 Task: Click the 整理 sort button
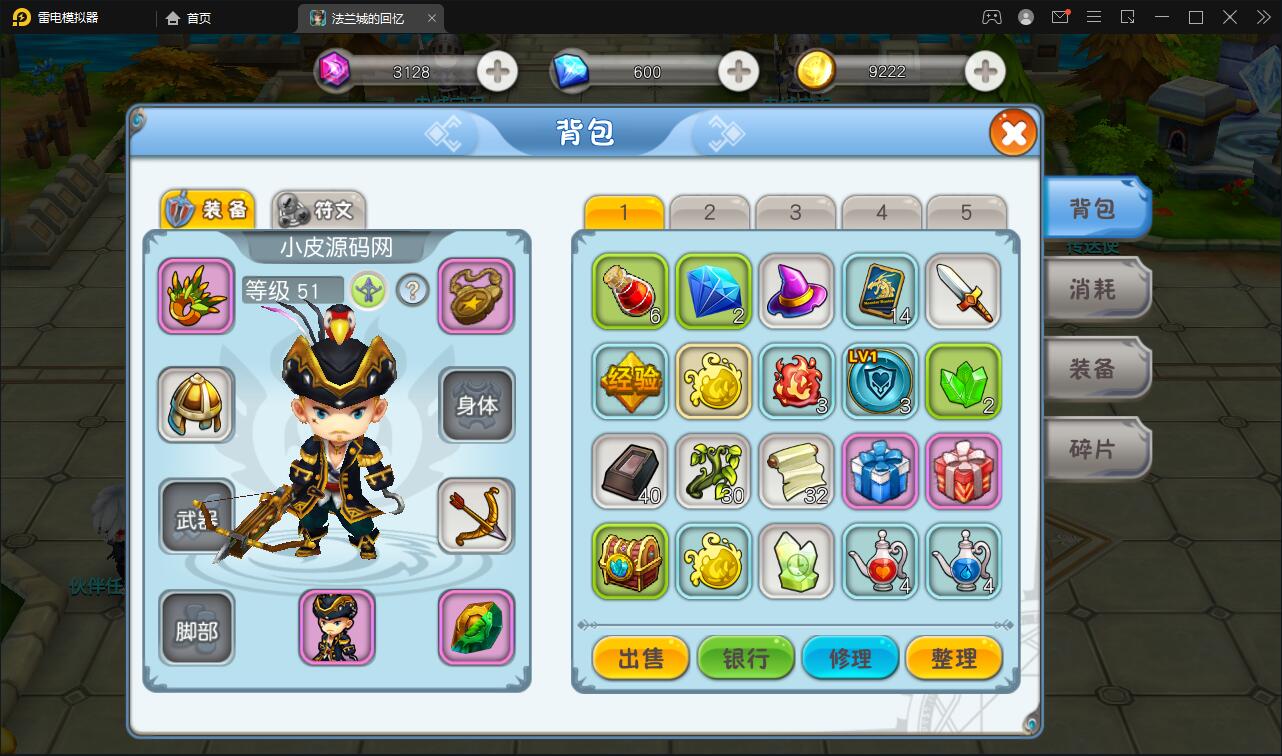[x=953, y=658]
